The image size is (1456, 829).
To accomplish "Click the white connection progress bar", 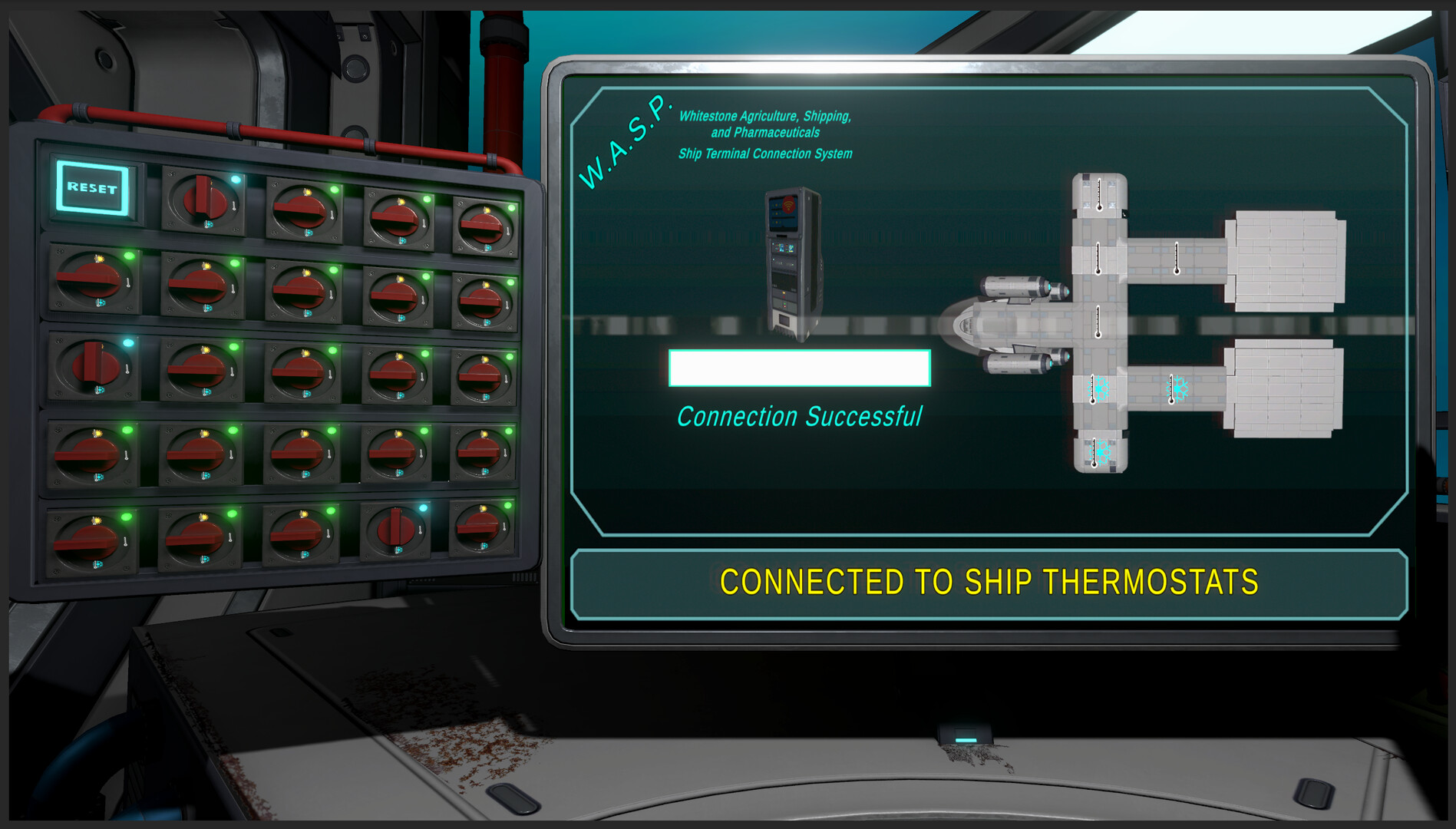I will (800, 368).
